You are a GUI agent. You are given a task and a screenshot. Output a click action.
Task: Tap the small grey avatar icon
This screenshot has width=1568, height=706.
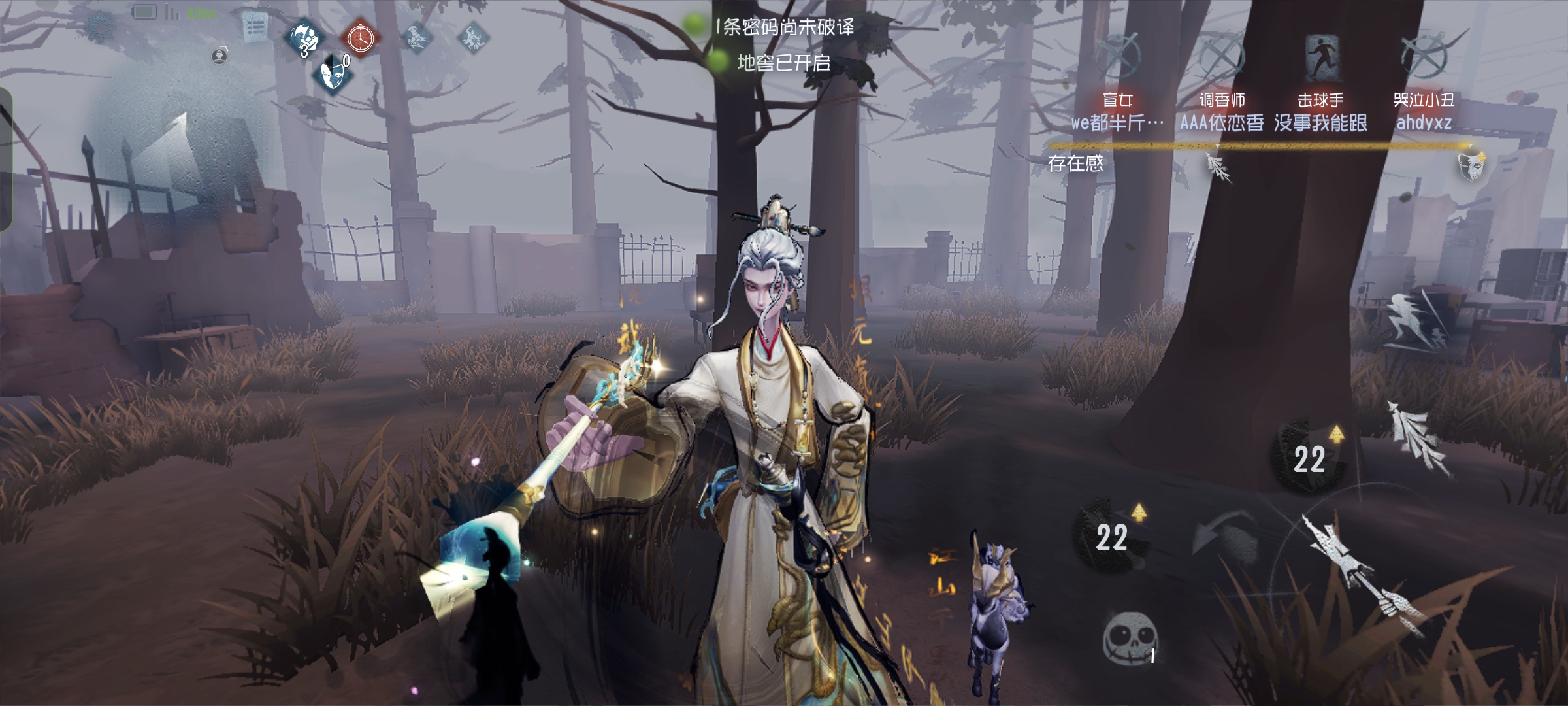point(220,56)
